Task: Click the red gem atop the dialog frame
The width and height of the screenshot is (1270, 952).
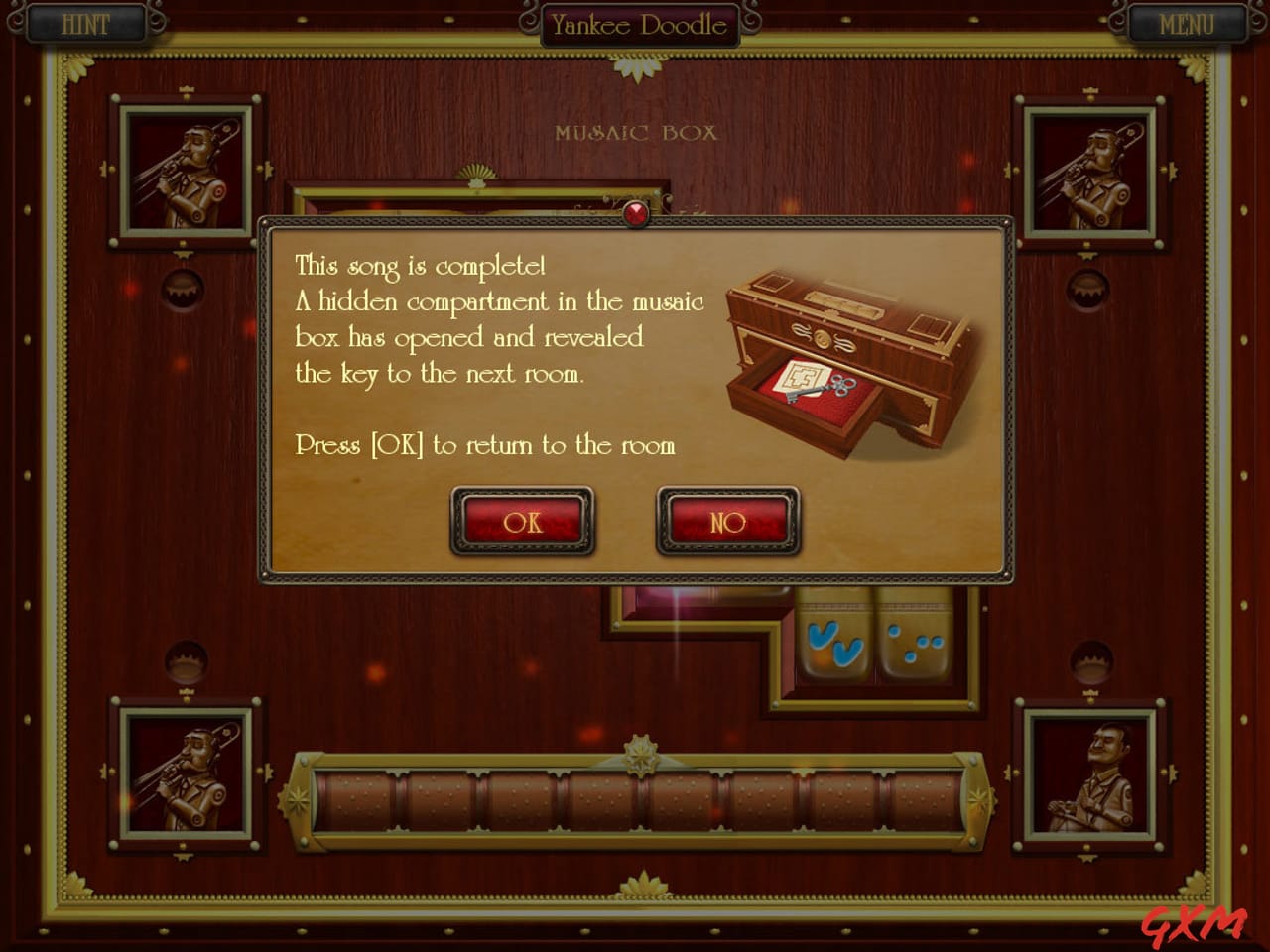Action: tap(634, 212)
